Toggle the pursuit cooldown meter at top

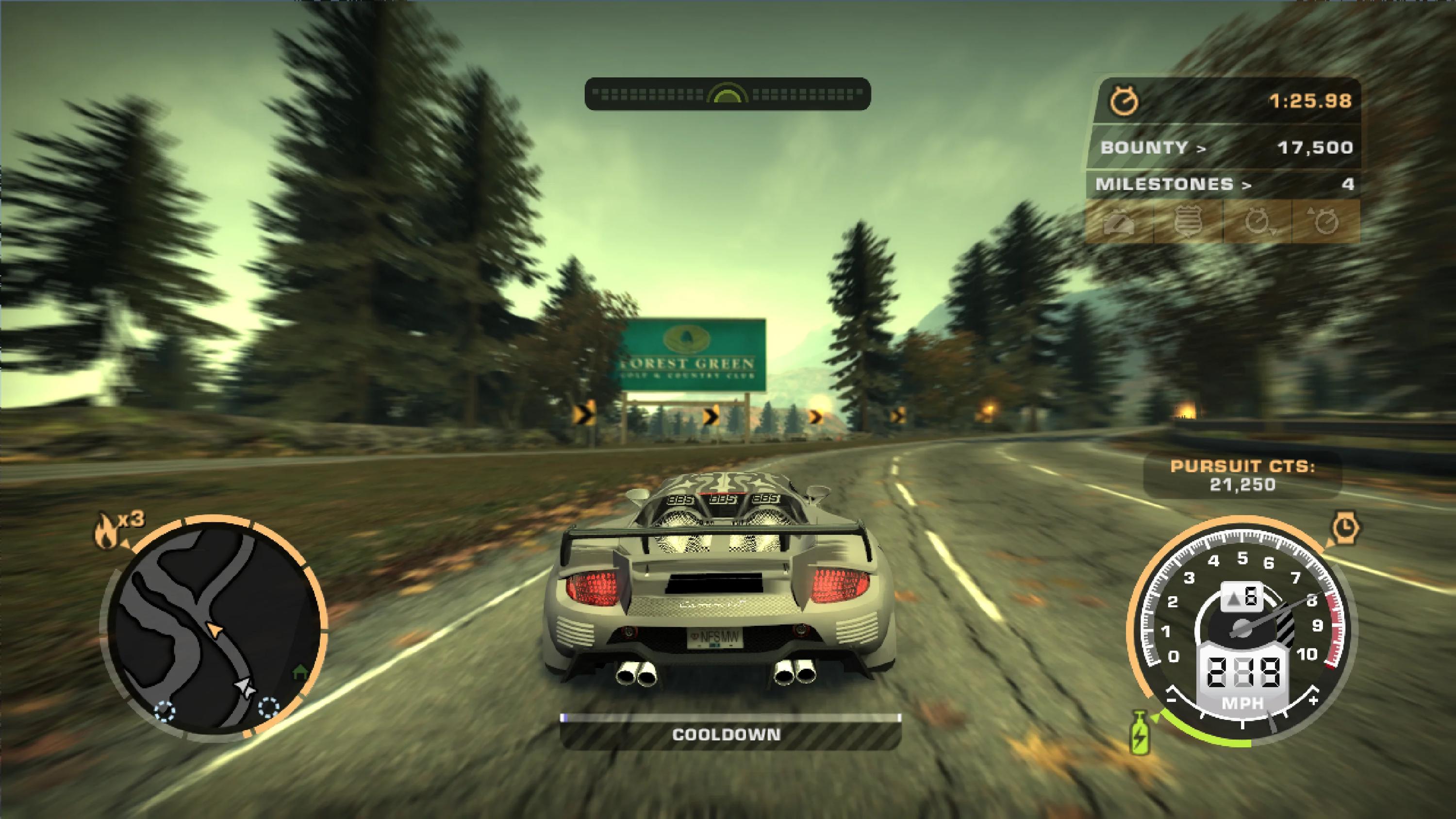click(728, 93)
